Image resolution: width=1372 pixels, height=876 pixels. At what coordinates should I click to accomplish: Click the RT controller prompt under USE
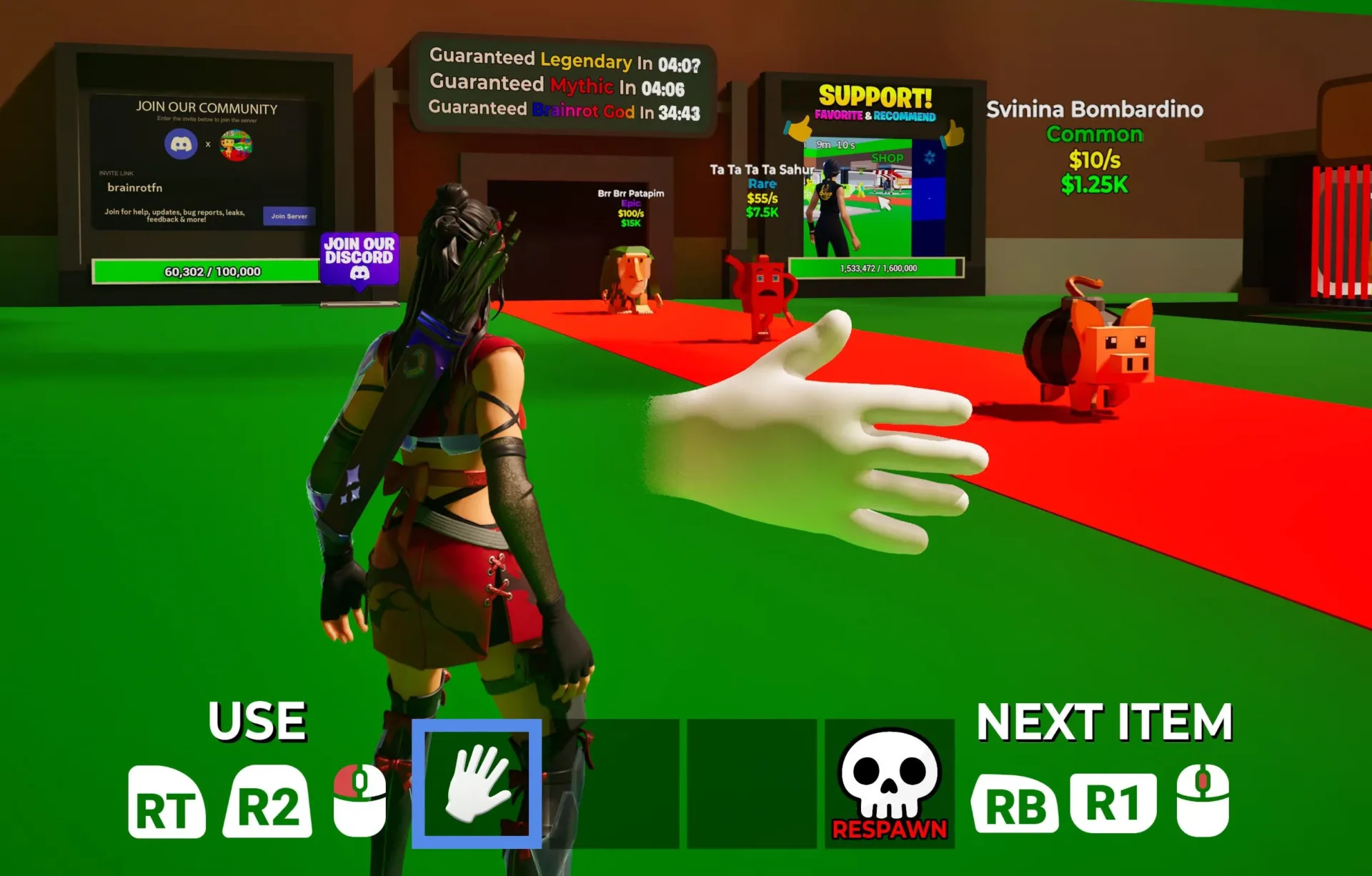167,803
